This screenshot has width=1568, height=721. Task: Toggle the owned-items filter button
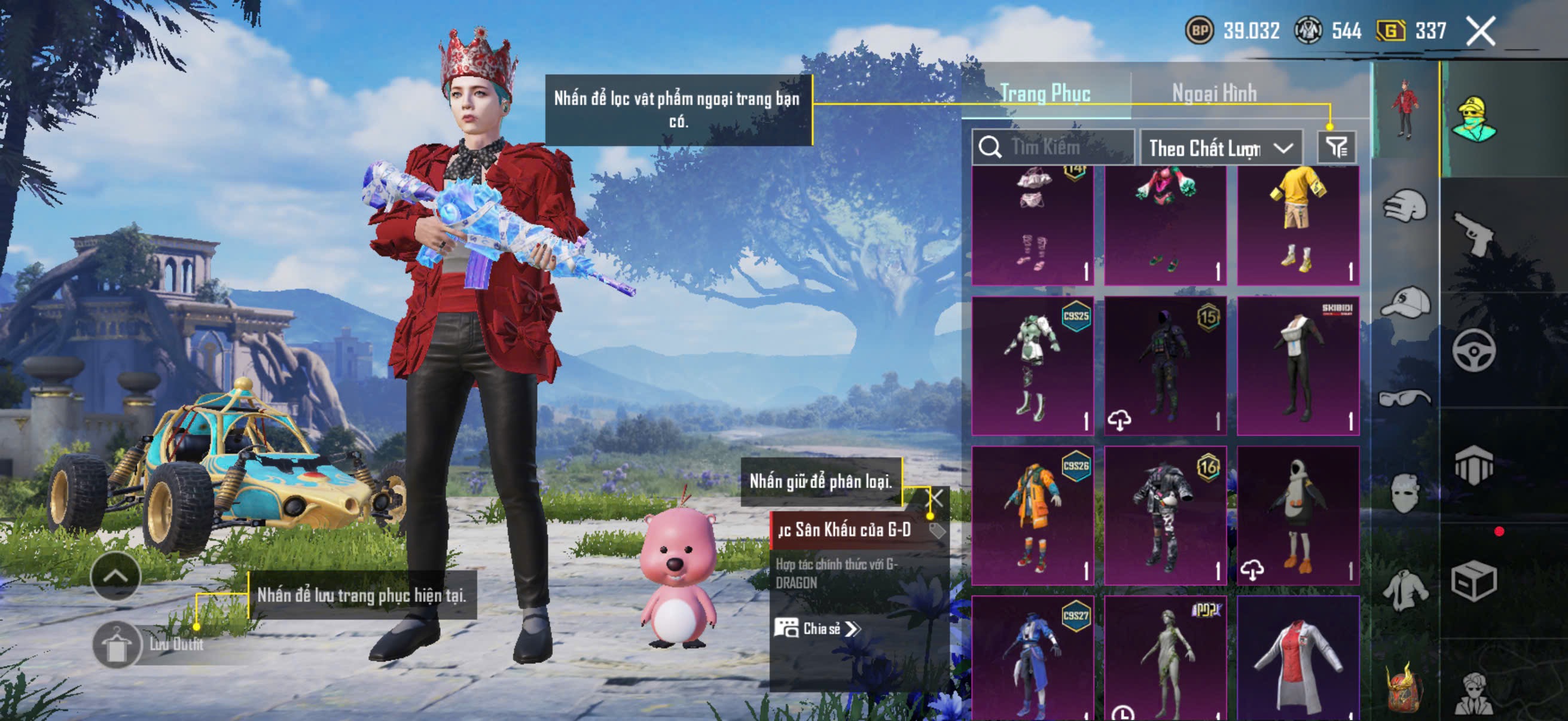[1336, 147]
